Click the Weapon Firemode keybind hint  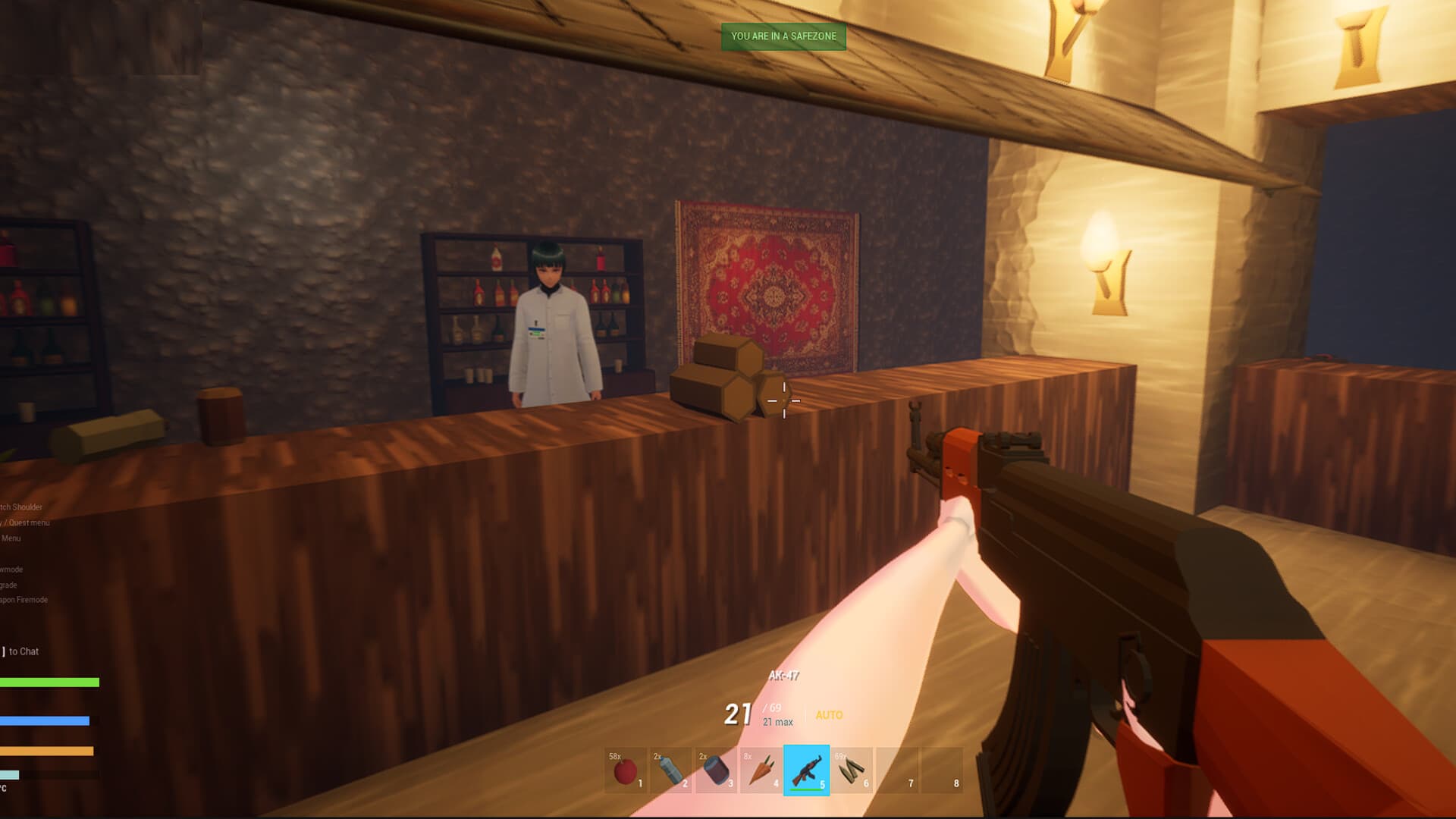24,599
